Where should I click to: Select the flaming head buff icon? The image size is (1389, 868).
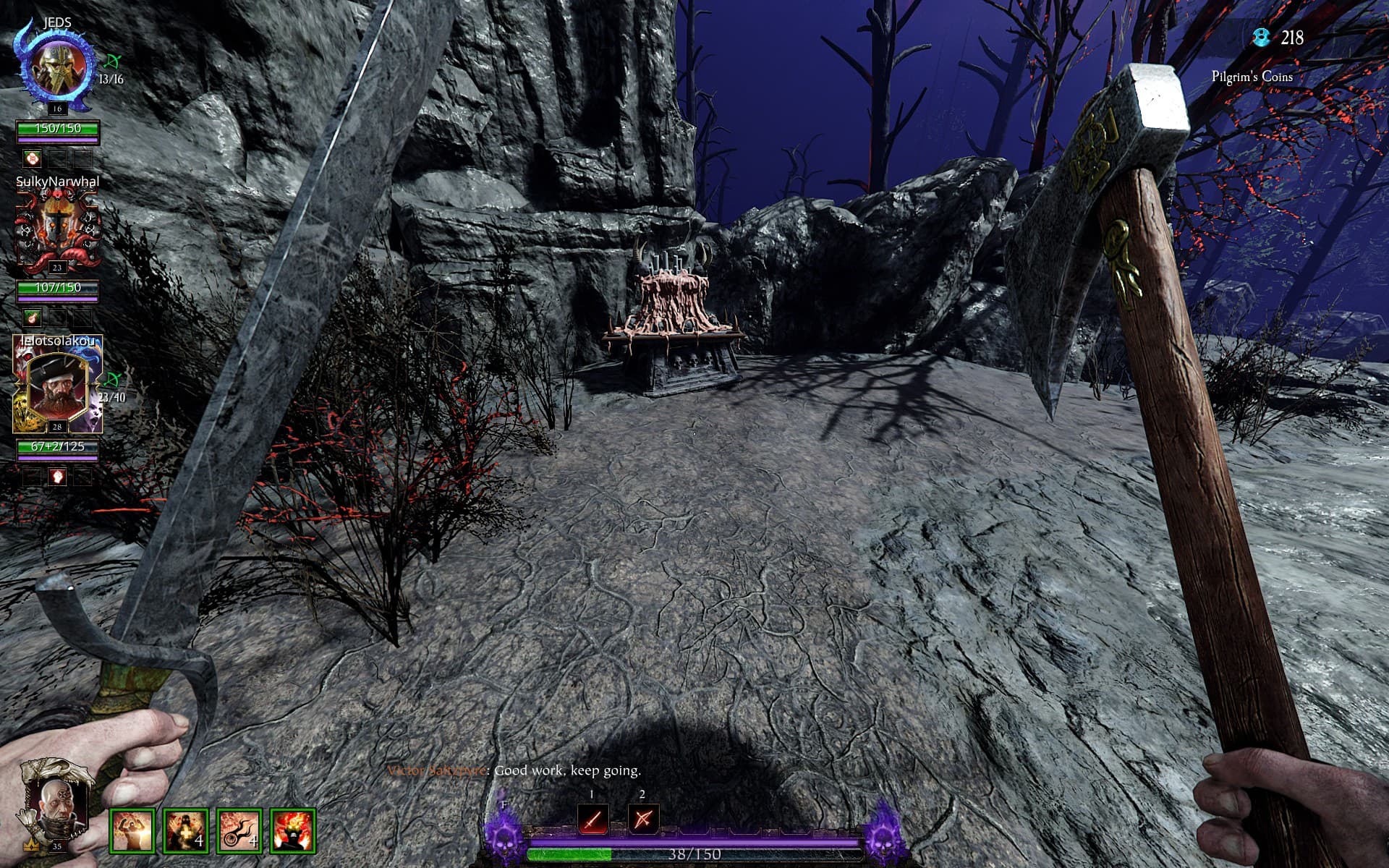click(293, 831)
